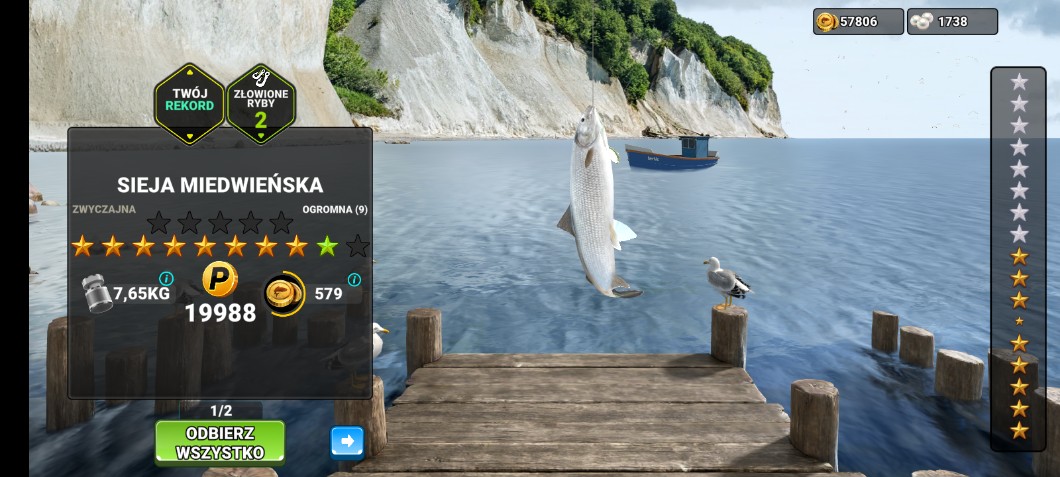This screenshot has height=477, width=1060.
Task: Go to next catch with blue arrow
Action: [x=347, y=442]
